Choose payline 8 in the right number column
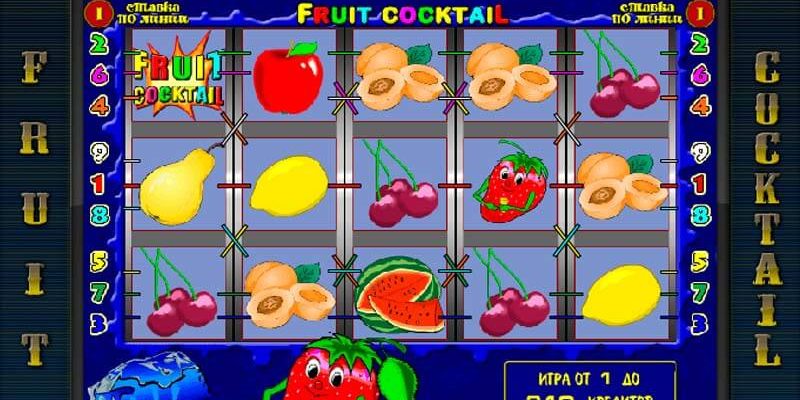 point(701,214)
